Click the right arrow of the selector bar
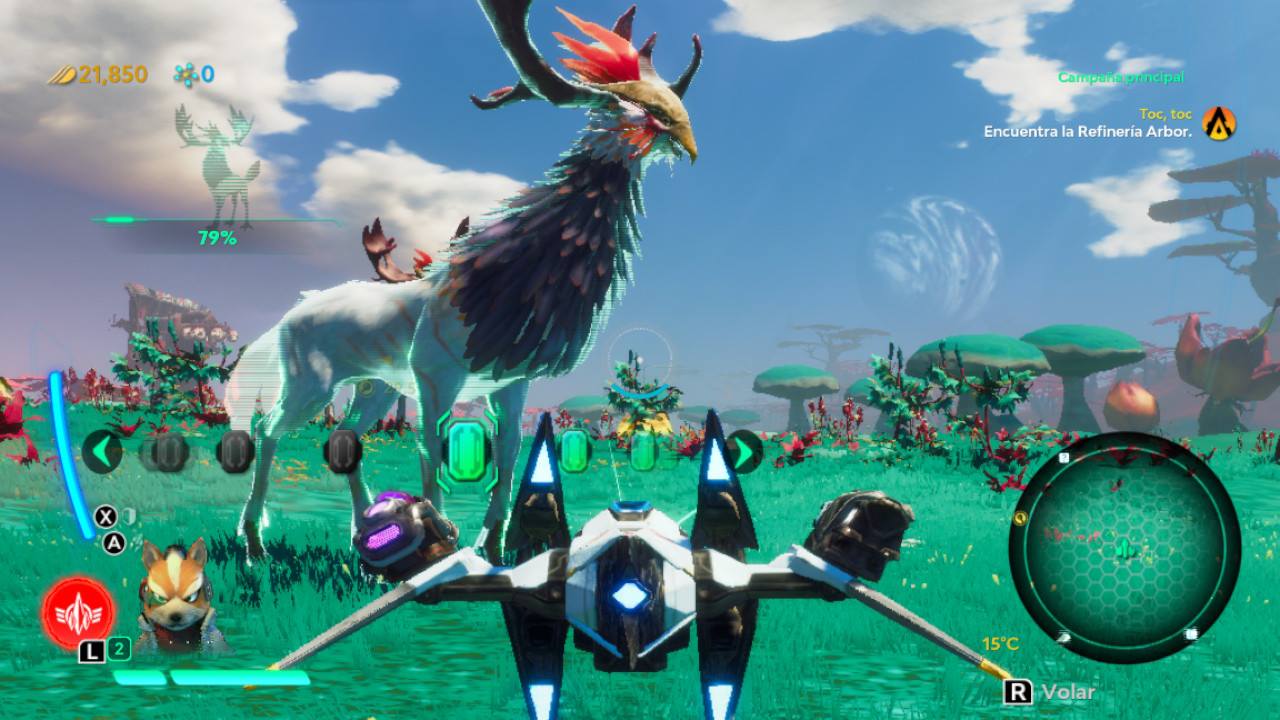1280x720 pixels. pyautogui.click(x=744, y=451)
